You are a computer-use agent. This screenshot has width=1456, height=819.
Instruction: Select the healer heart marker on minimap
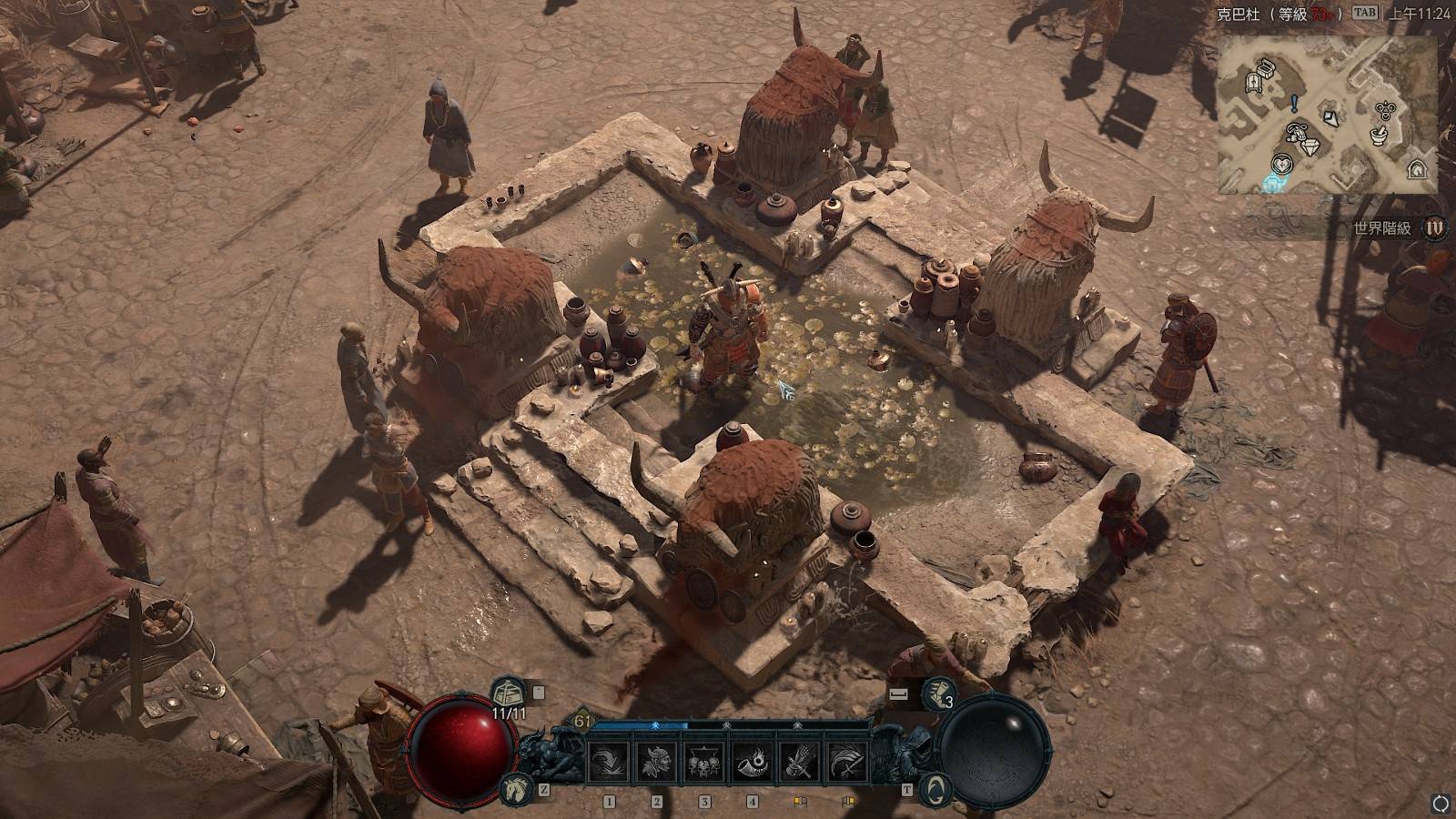click(x=1282, y=166)
